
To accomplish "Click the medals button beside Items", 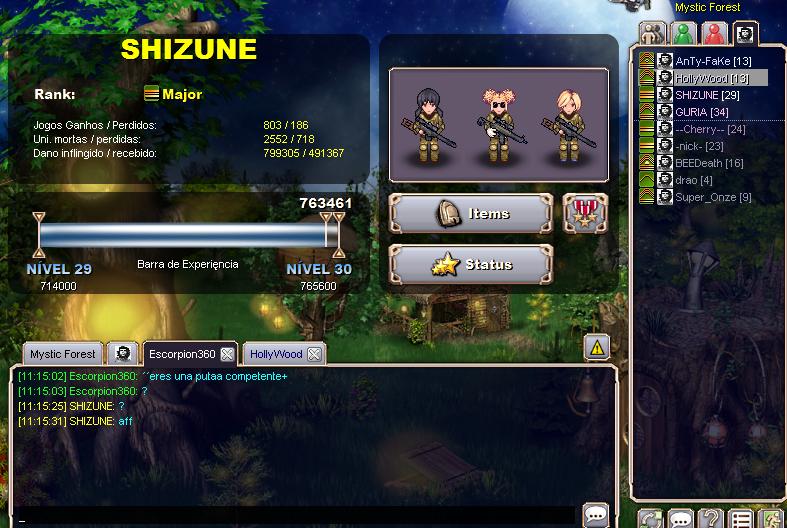I will pos(584,213).
